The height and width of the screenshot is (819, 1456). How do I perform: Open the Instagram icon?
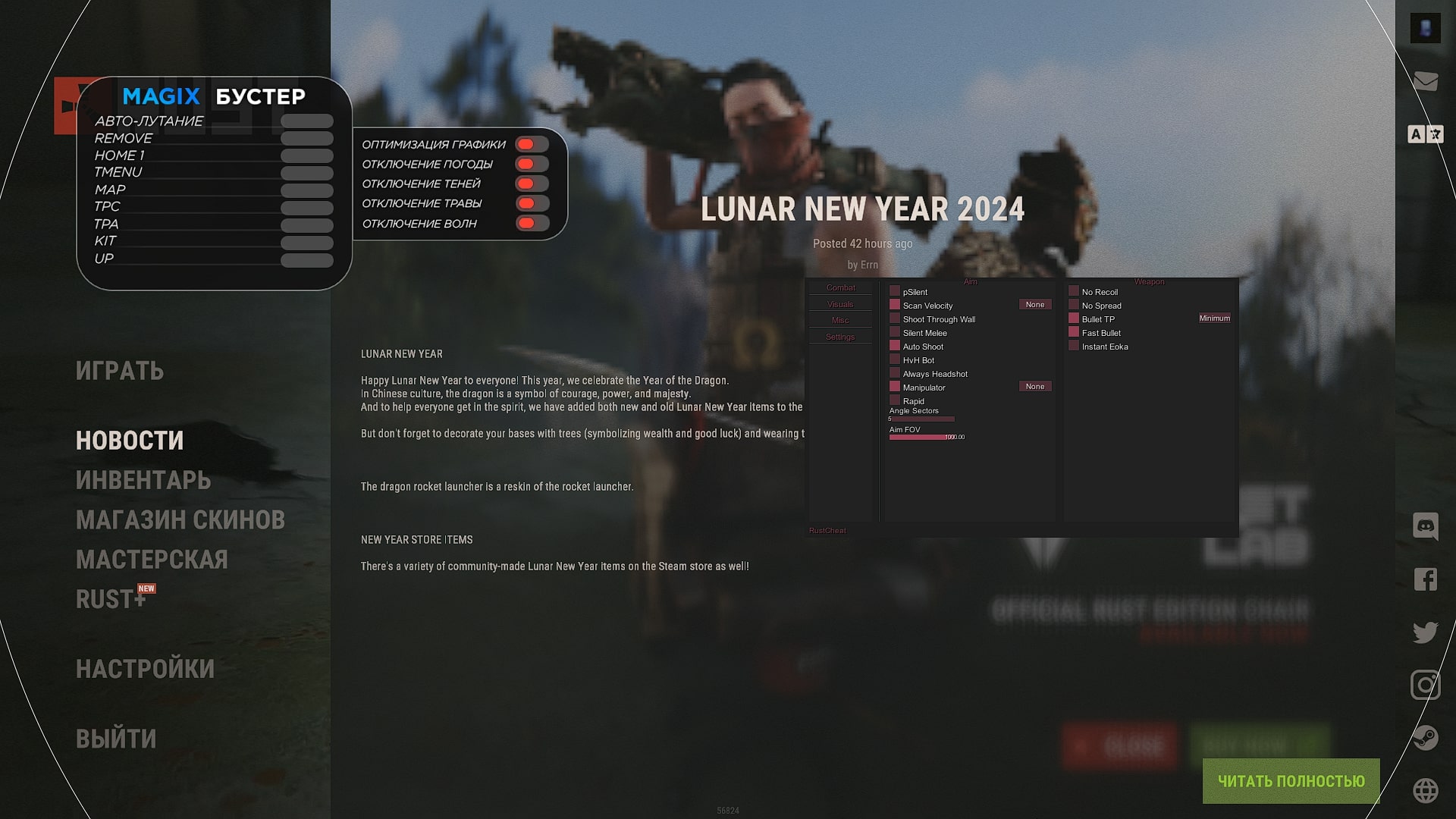pyautogui.click(x=1426, y=686)
